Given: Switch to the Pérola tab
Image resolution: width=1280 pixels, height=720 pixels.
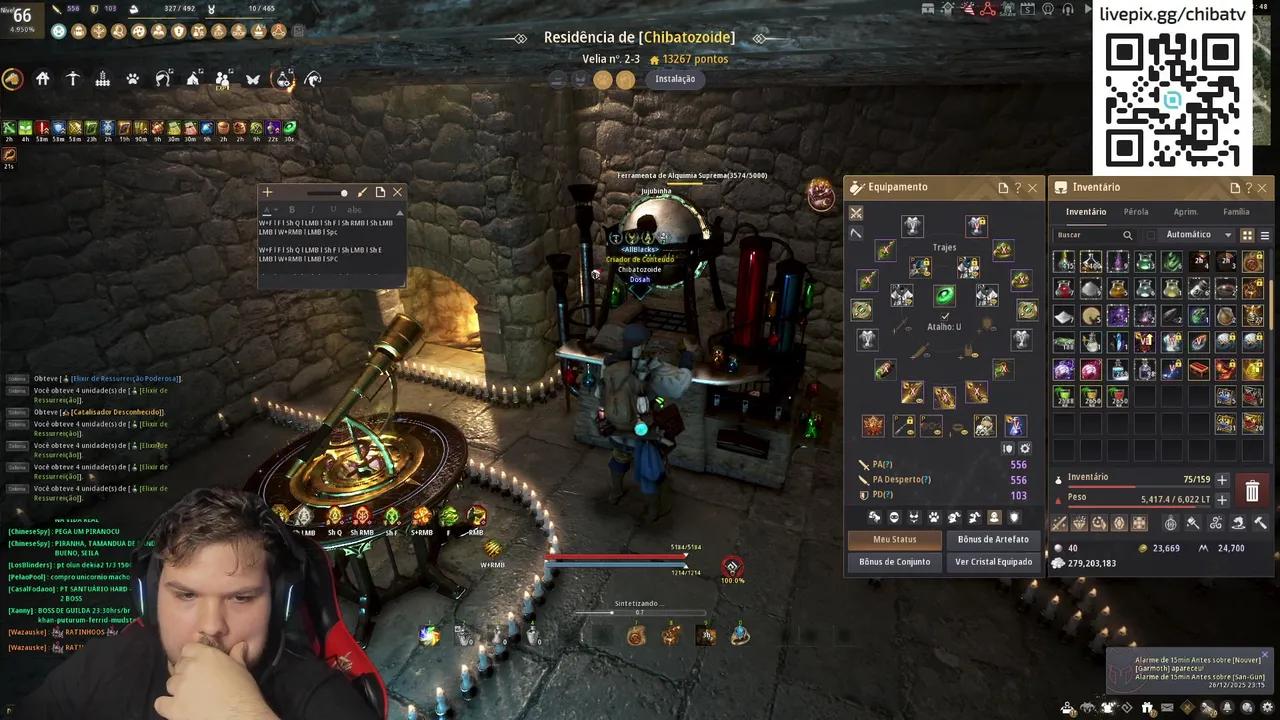Looking at the screenshot, I should pyautogui.click(x=1136, y=212).
